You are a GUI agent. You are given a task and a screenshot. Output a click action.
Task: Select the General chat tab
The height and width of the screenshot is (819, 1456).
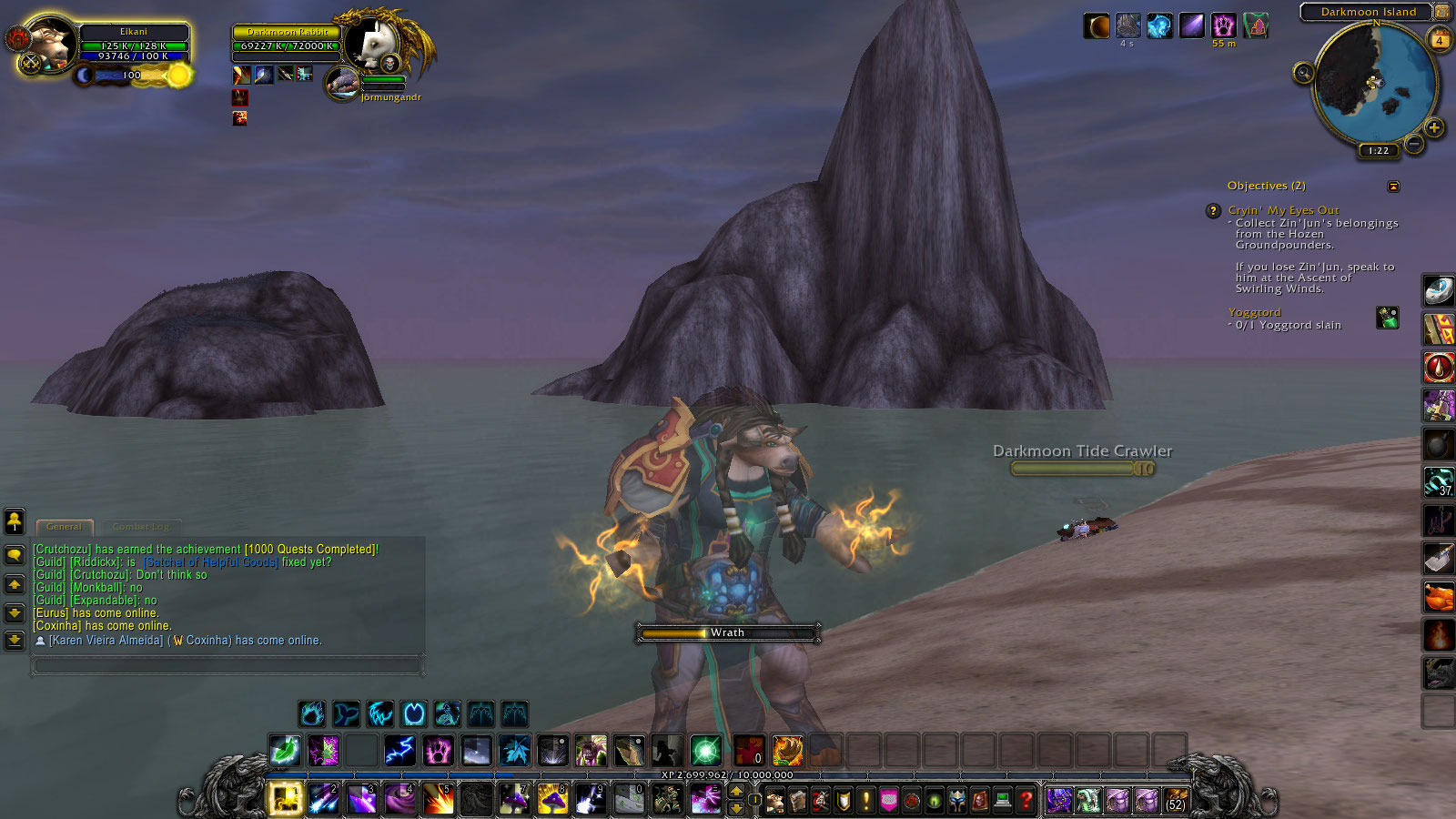[65, 527]
